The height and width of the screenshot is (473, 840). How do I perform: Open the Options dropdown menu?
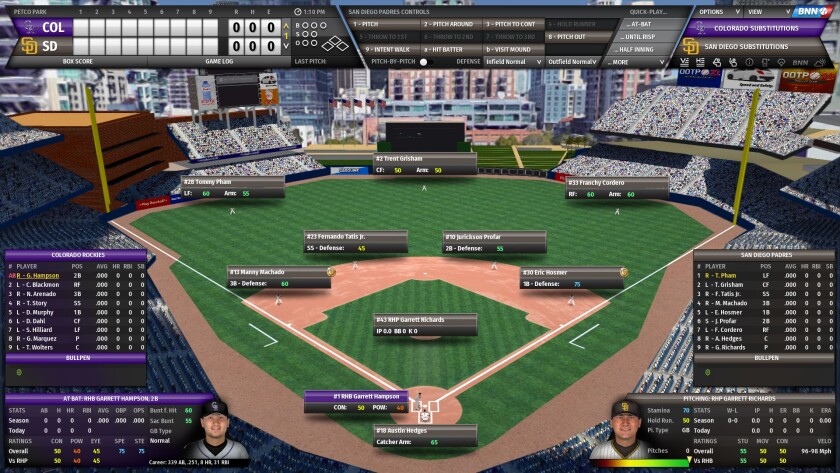(x=714, y=11)
